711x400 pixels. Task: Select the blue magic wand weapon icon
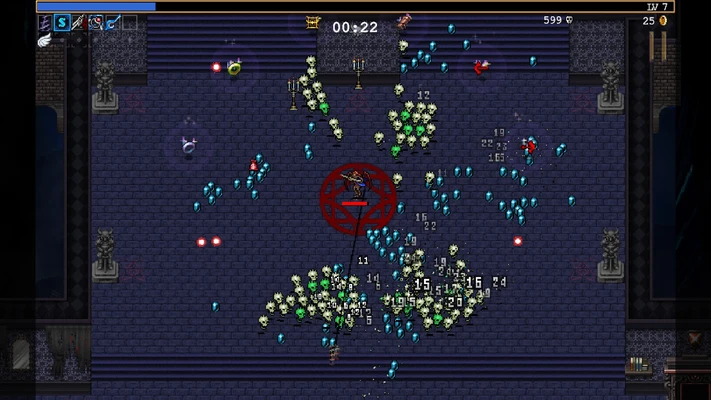click(113, 22)
